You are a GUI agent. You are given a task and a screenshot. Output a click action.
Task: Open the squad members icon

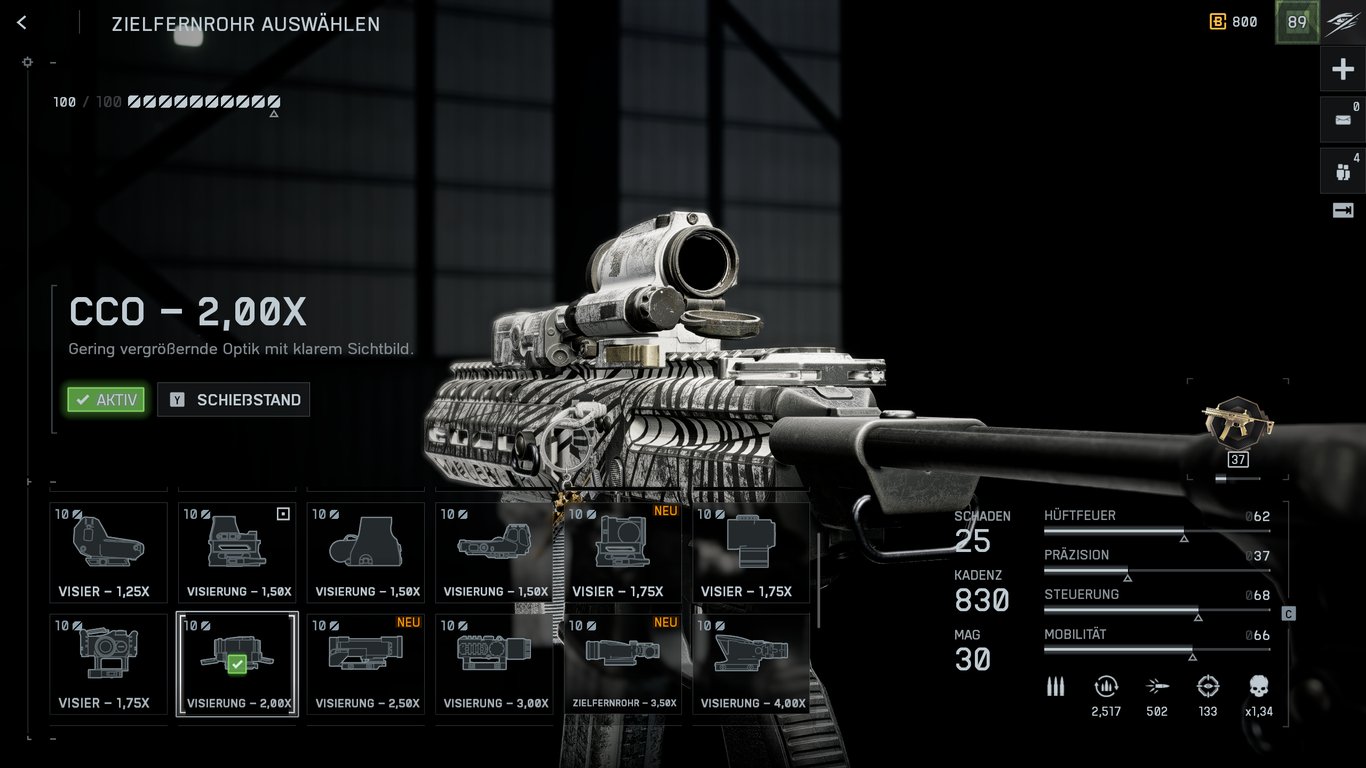1343,171
